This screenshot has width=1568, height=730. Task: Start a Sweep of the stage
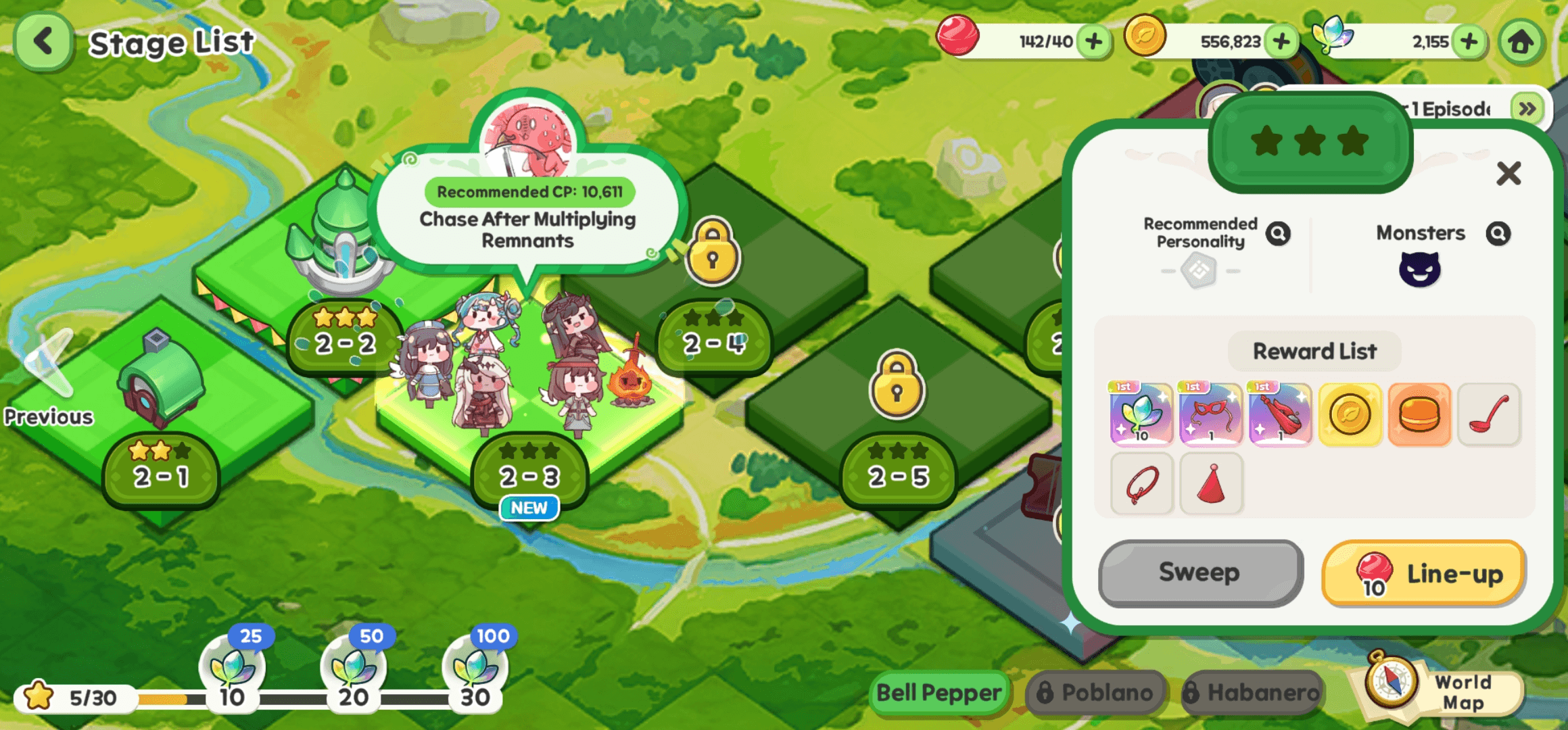[1200, 573]
